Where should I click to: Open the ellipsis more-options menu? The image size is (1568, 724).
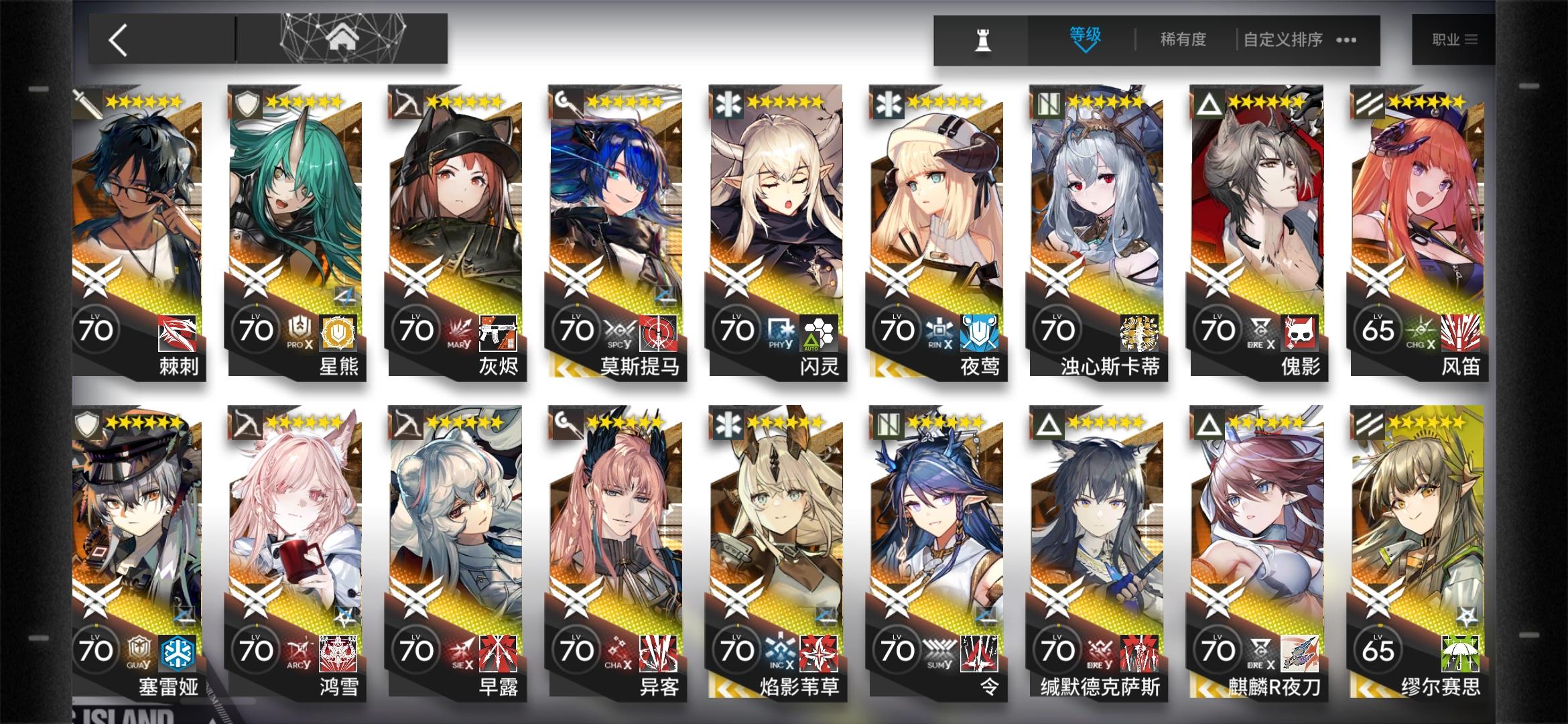(x=1345, y=40)
